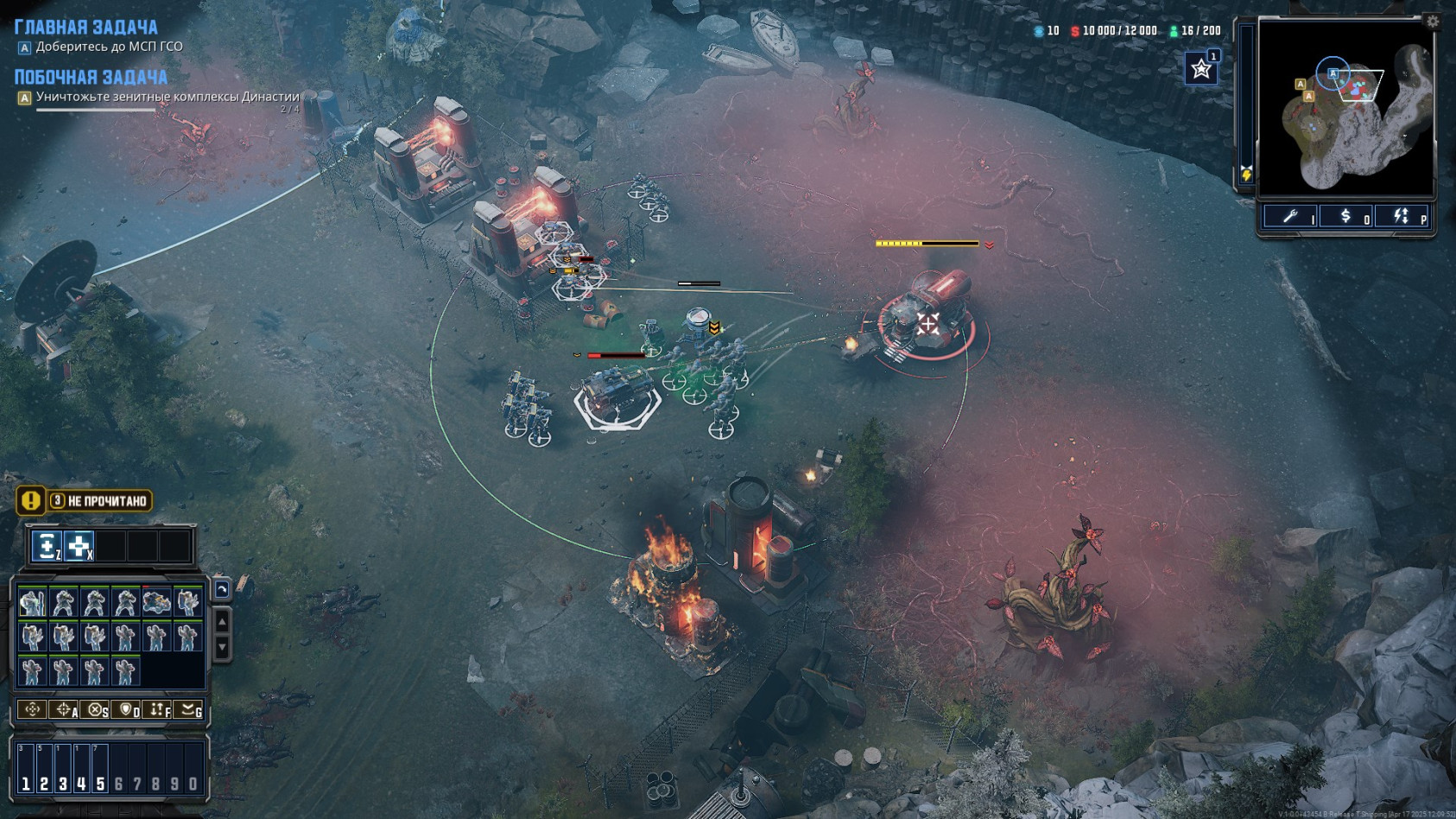
Task: Activate the X medic cross ability icon
Action: (80, 546)
